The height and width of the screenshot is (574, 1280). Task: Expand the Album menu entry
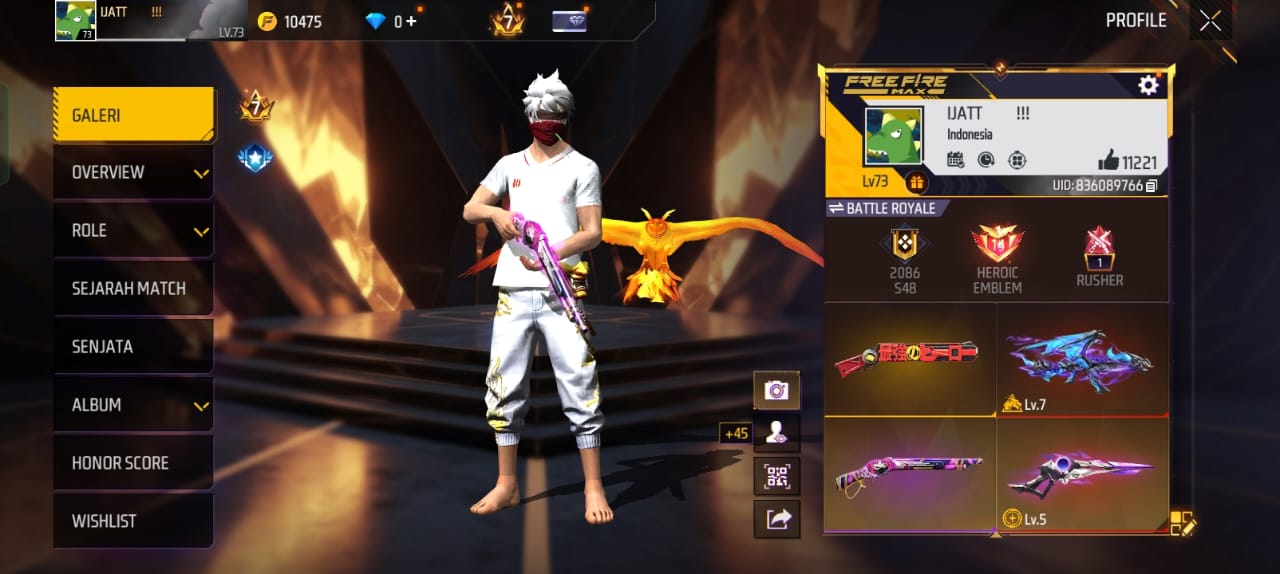pyautogui.click(x=133, y=405)
